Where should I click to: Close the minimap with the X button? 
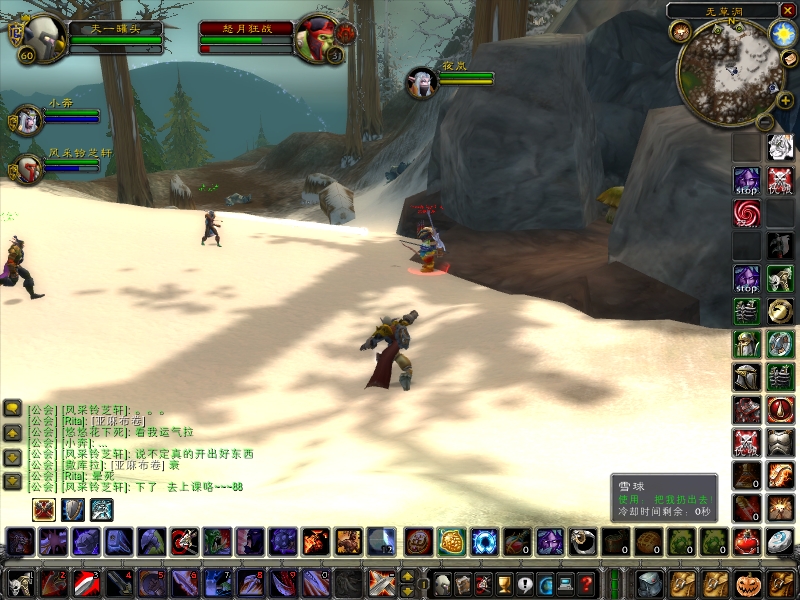click(x=788, y=10)
